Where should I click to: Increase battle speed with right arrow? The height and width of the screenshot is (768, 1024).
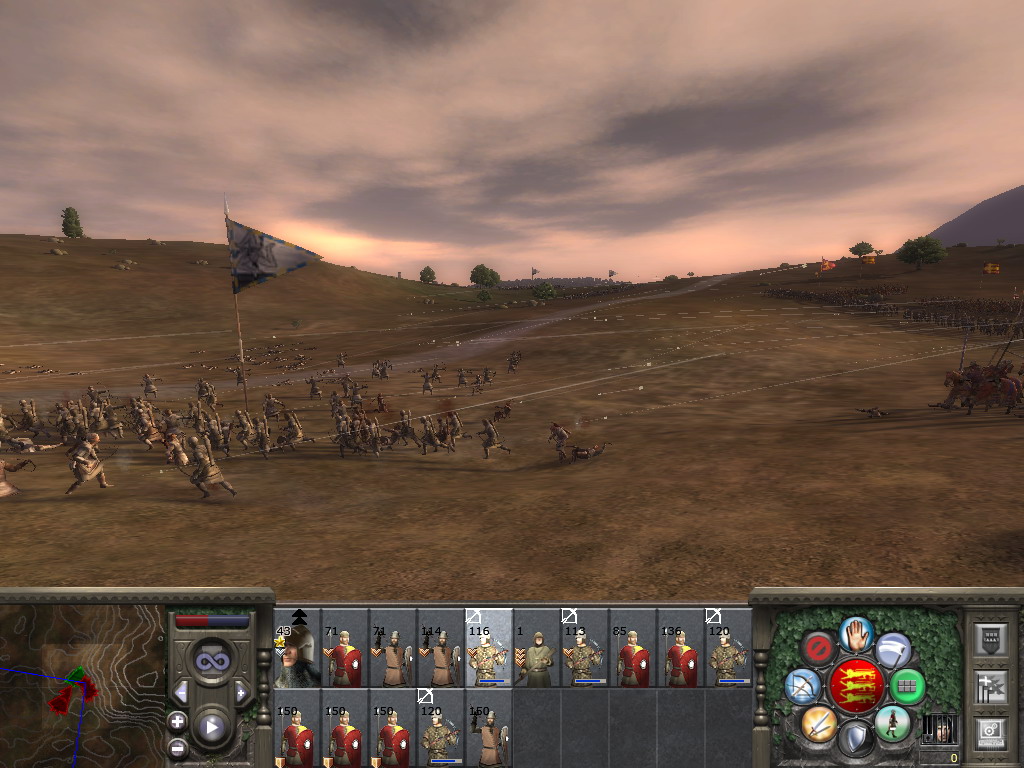[241, 692]
